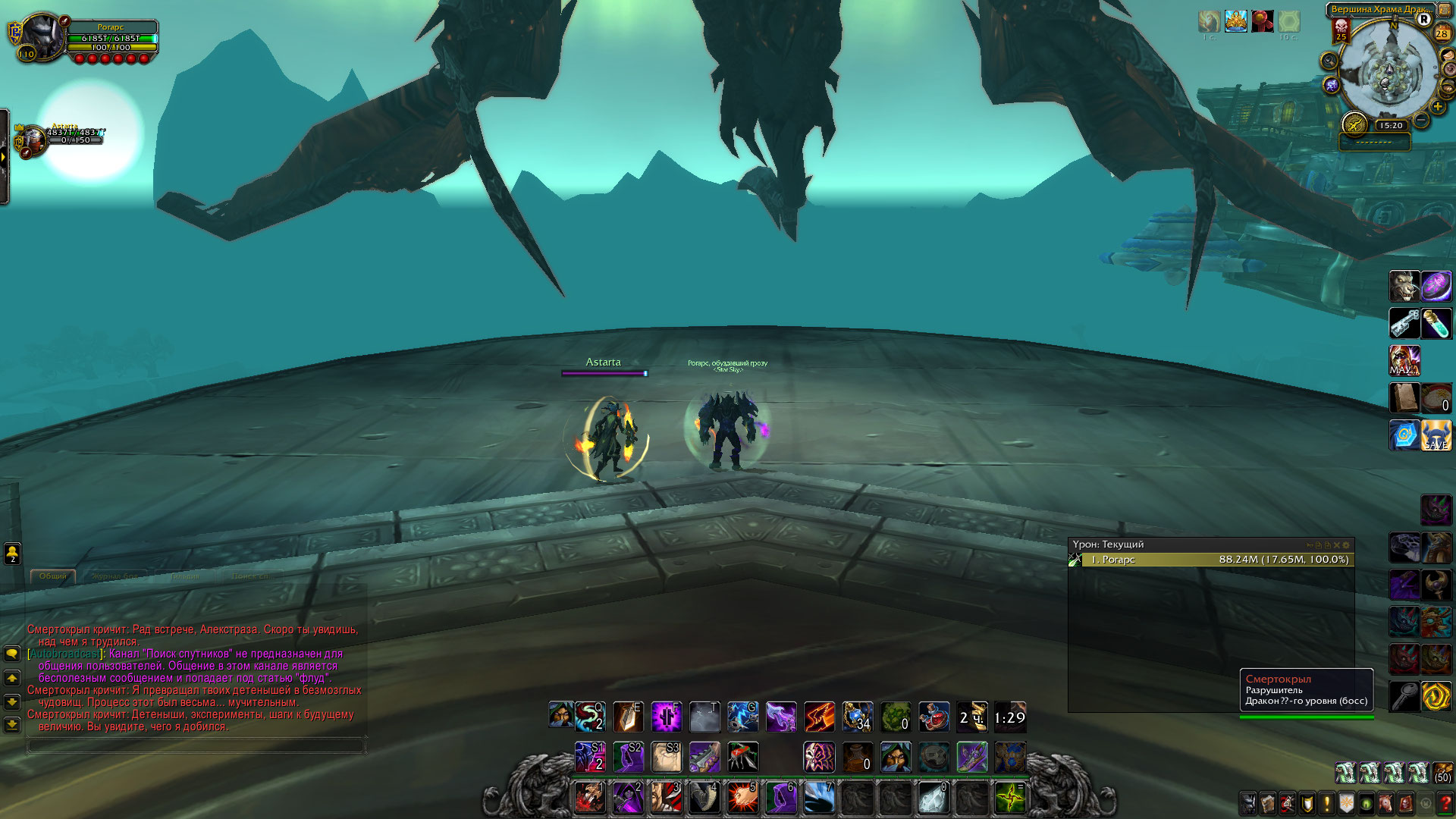
Task: Select Рогарс row in damage meter
Action: pyautogui.click(x=1211, y=560)
